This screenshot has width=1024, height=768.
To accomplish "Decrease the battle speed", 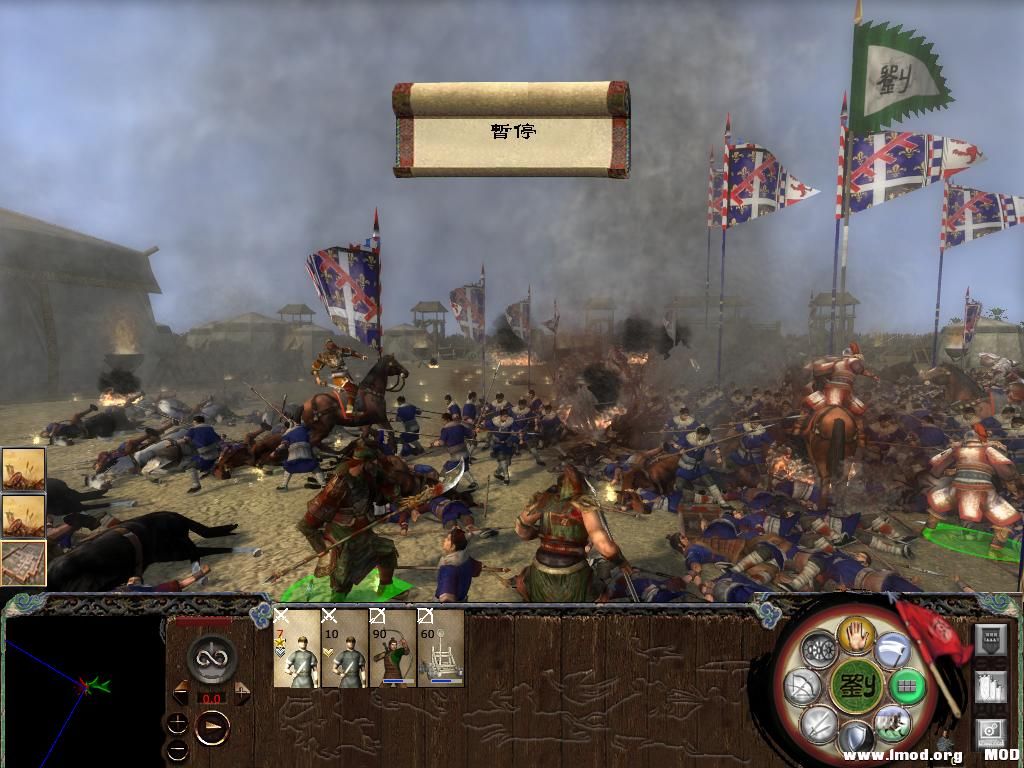I will tap(181, 693).
